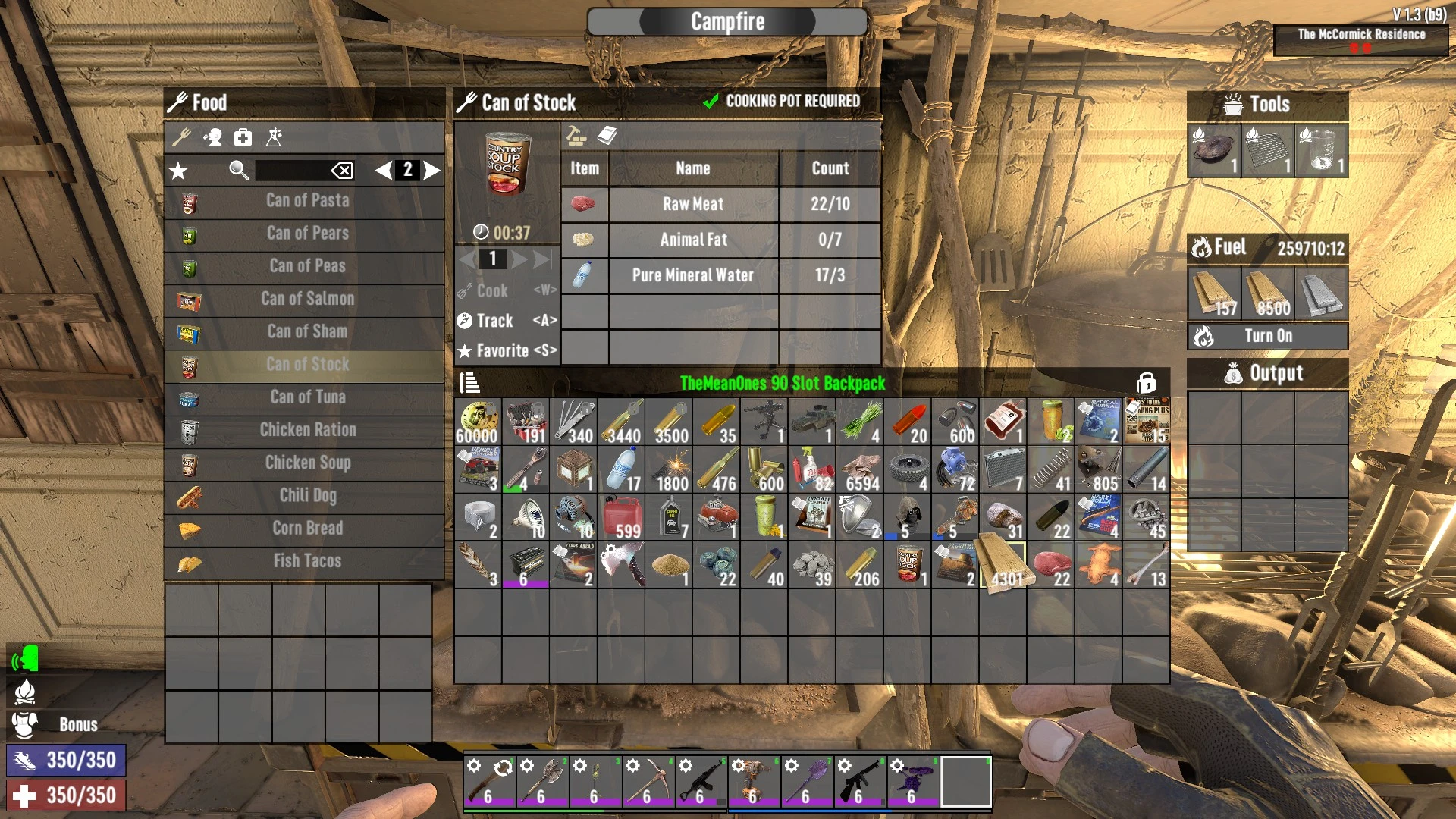Select the AK-47 toolbelt slot
The width and height of the screenshot is (1456, 819).
click(700, 782)
